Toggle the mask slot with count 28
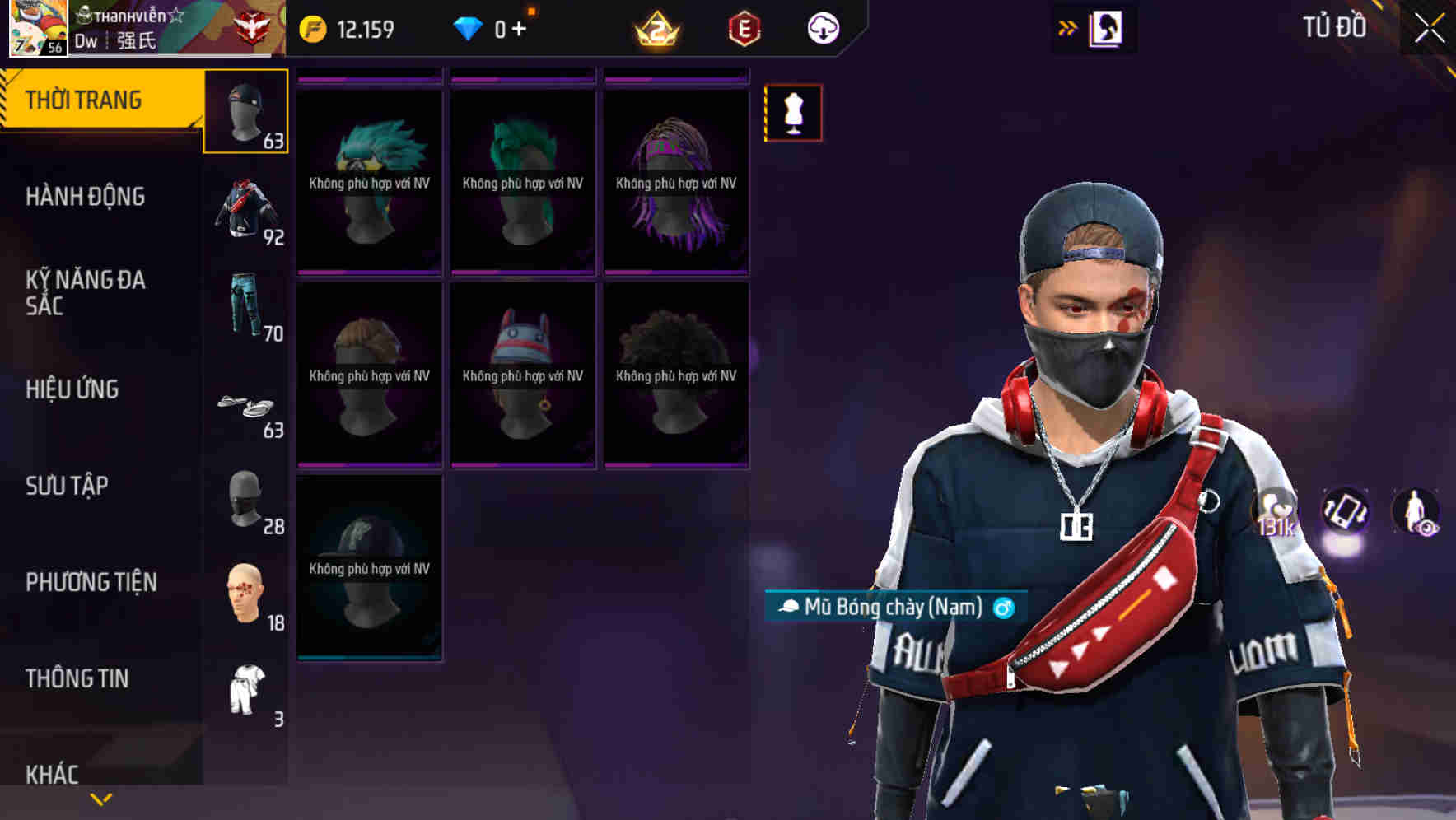The image size is (1456, 820). coord(245,502)
